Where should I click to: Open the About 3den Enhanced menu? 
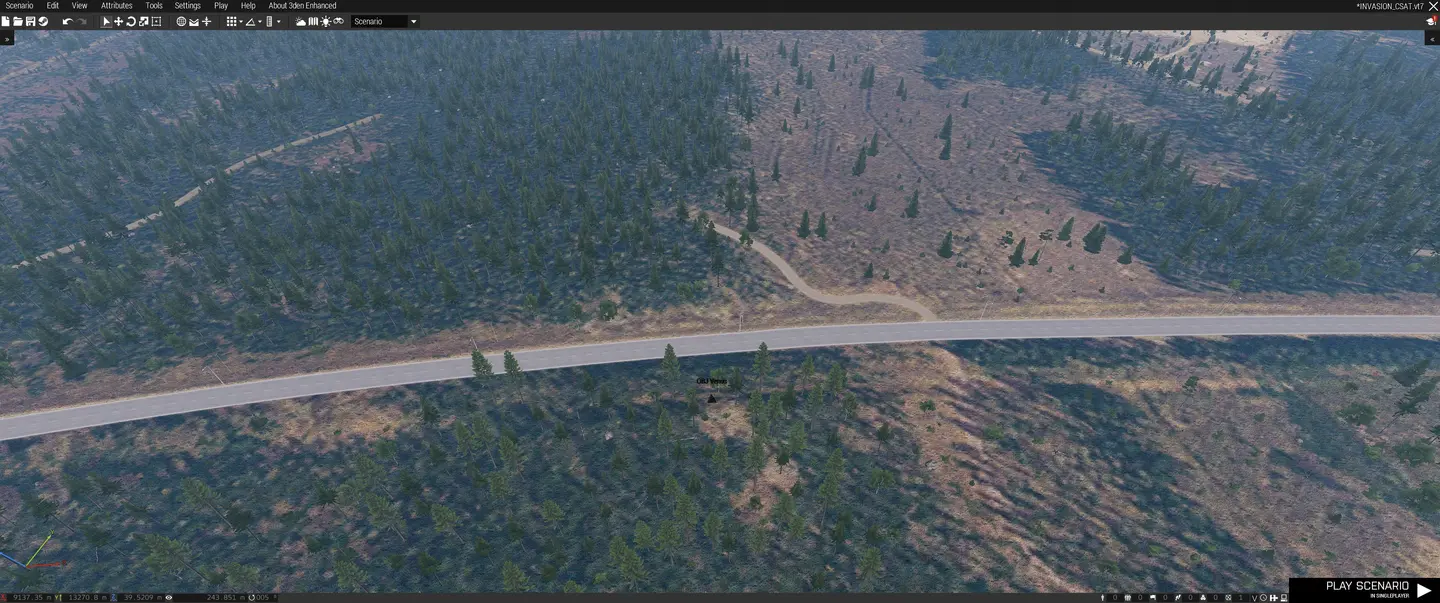tap(302, 6)
